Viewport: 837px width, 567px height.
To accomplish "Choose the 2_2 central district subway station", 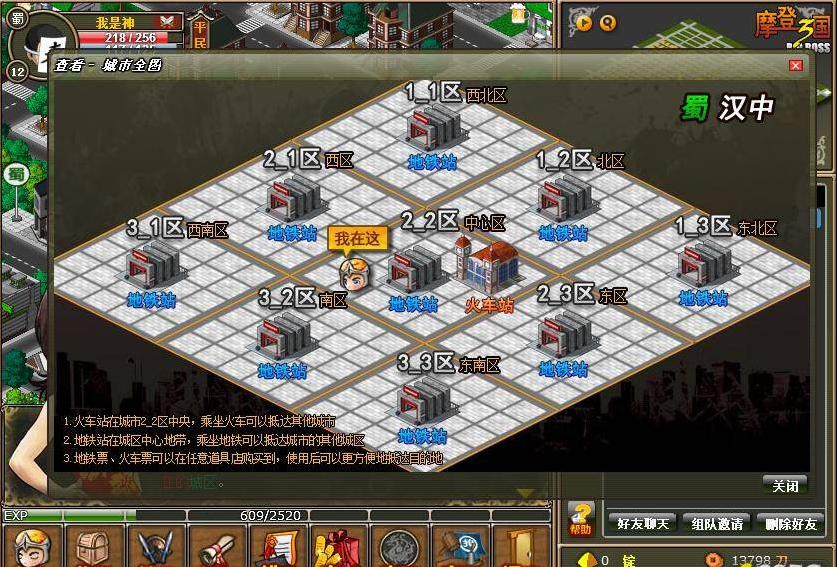I will 413,271.
